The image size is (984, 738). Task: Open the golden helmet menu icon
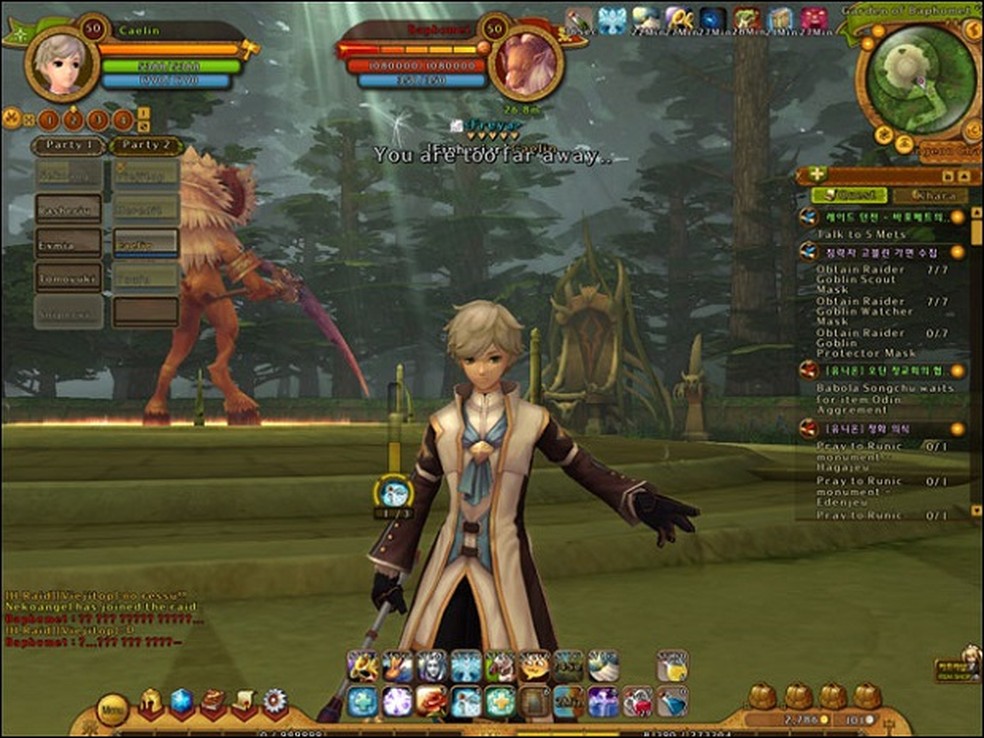[x=150, y=702]
